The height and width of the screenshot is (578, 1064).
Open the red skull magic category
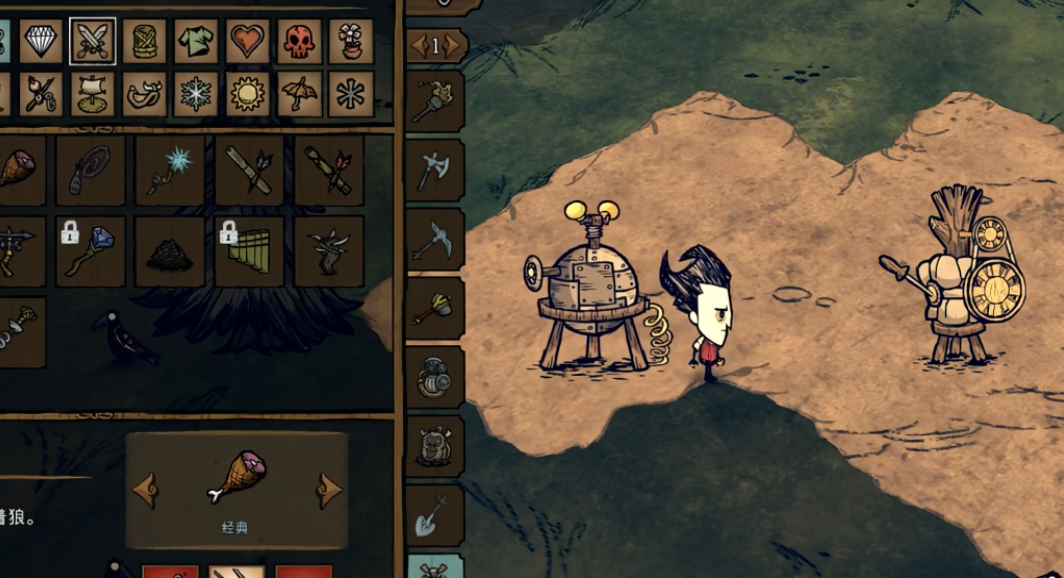point(299,41)
